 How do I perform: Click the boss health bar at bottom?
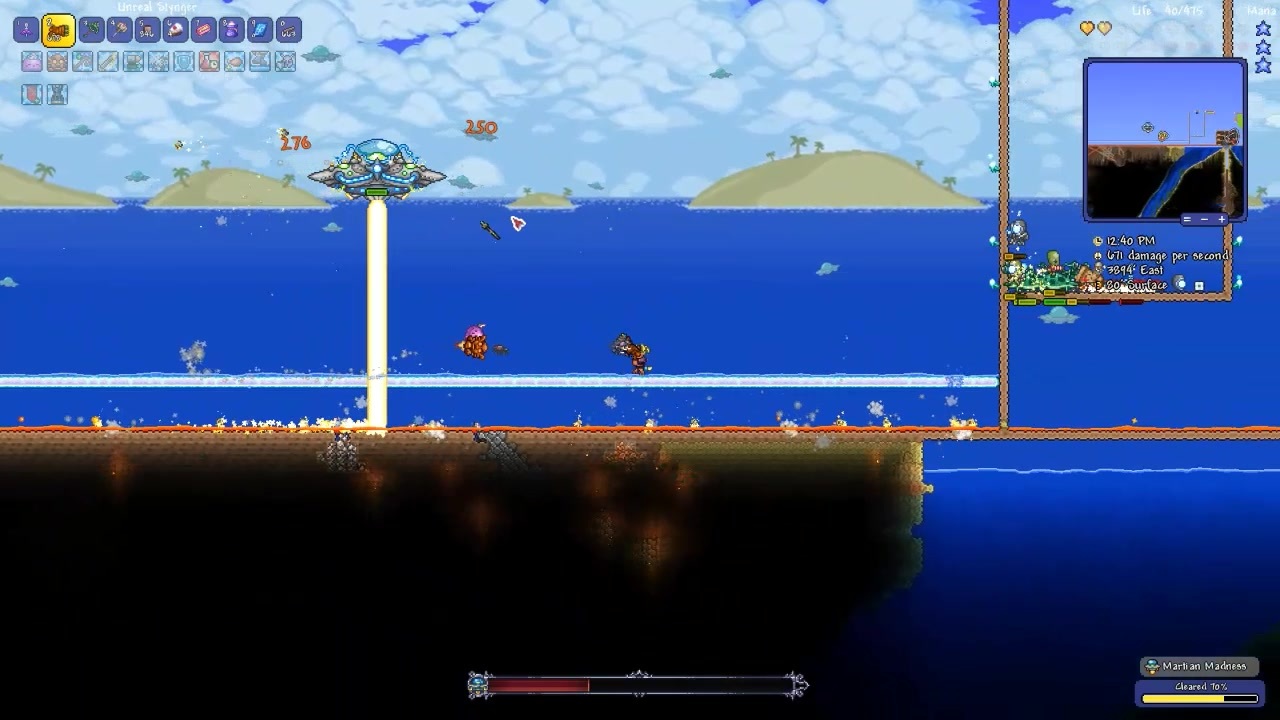click(637, 685)
